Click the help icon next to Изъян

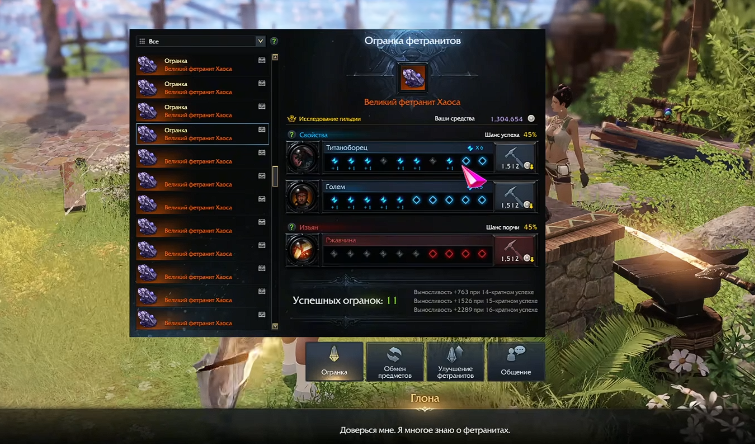point(292,227)
